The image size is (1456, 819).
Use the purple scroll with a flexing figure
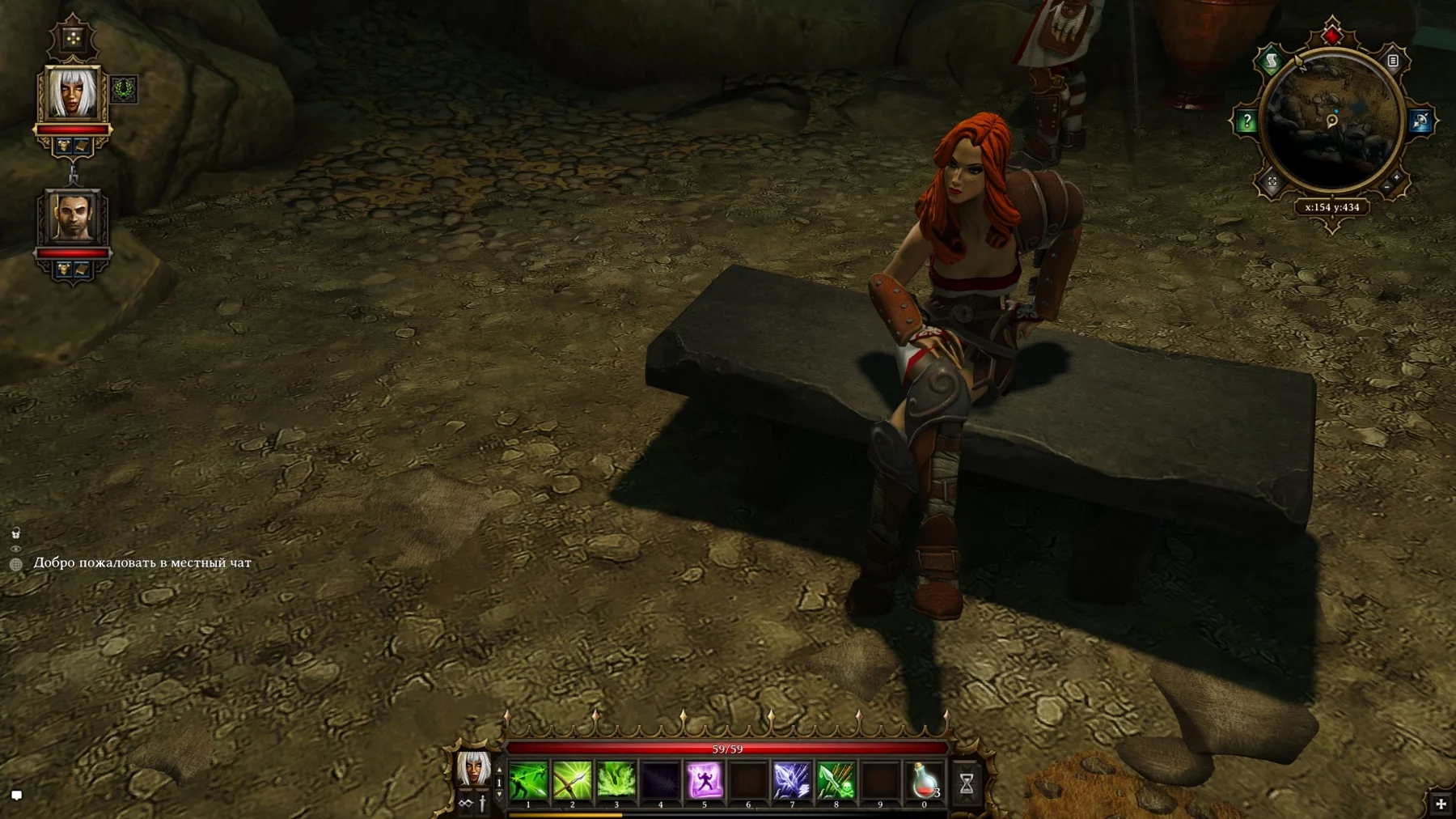[x=704, y=781]
